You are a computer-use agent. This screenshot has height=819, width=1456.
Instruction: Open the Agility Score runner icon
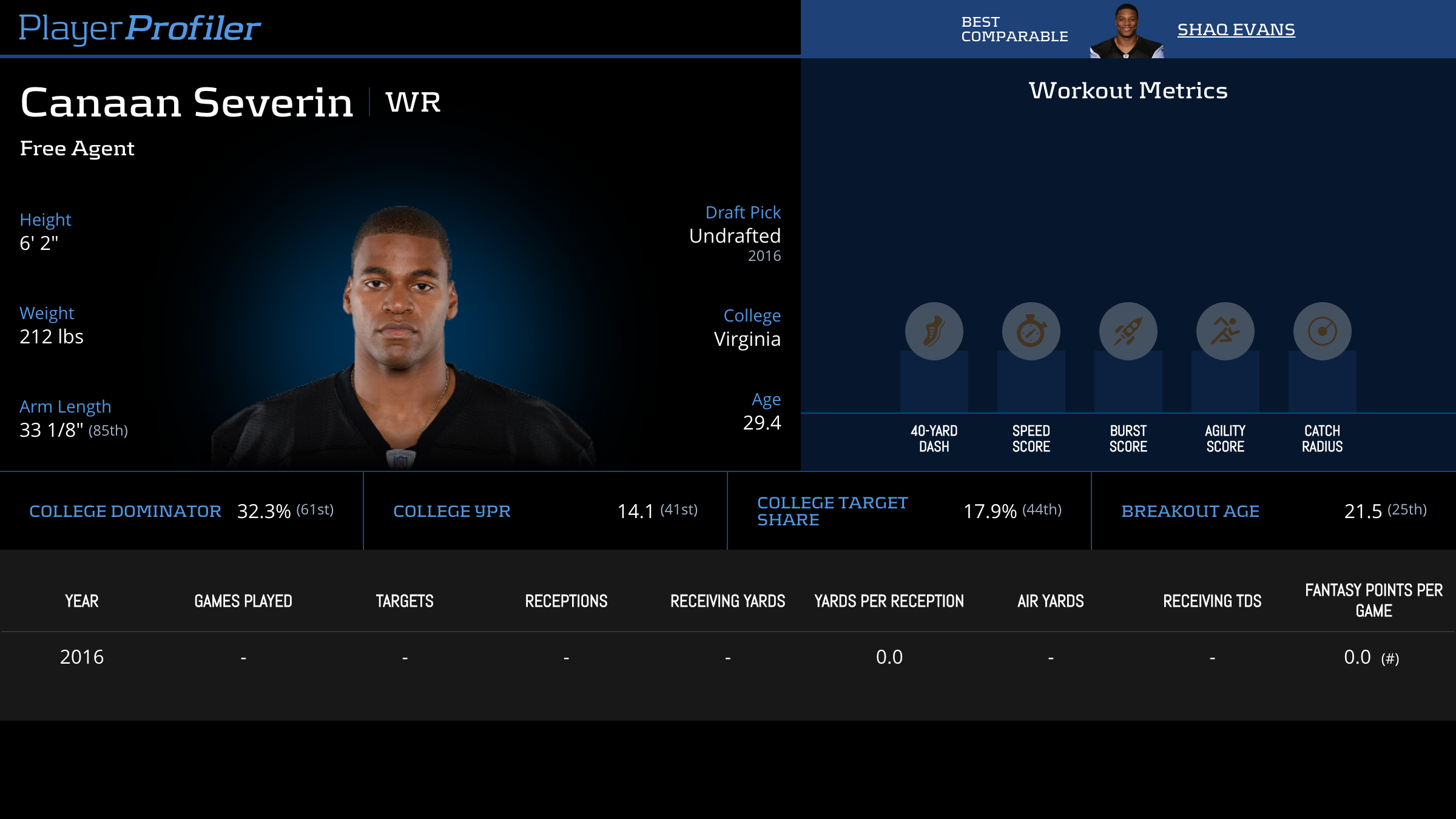[x=1225, y=331]
